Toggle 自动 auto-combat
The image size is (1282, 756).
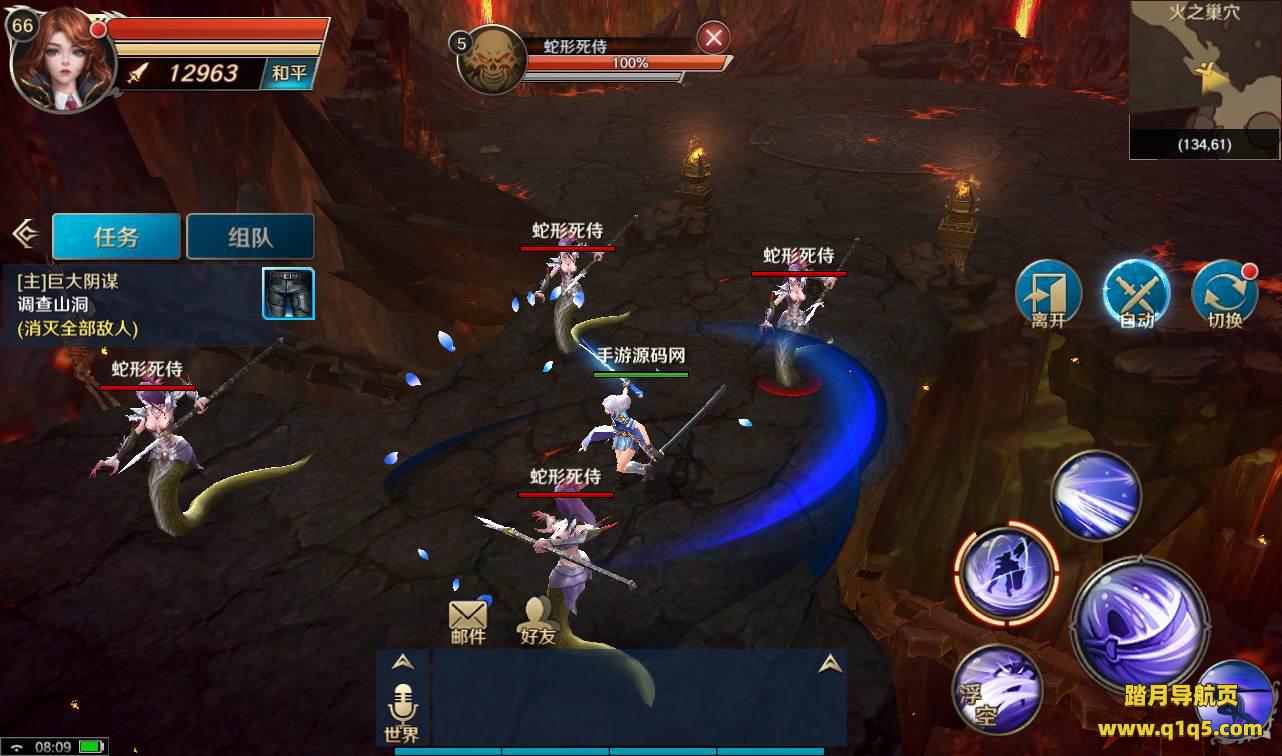[x=1136, y=294]
